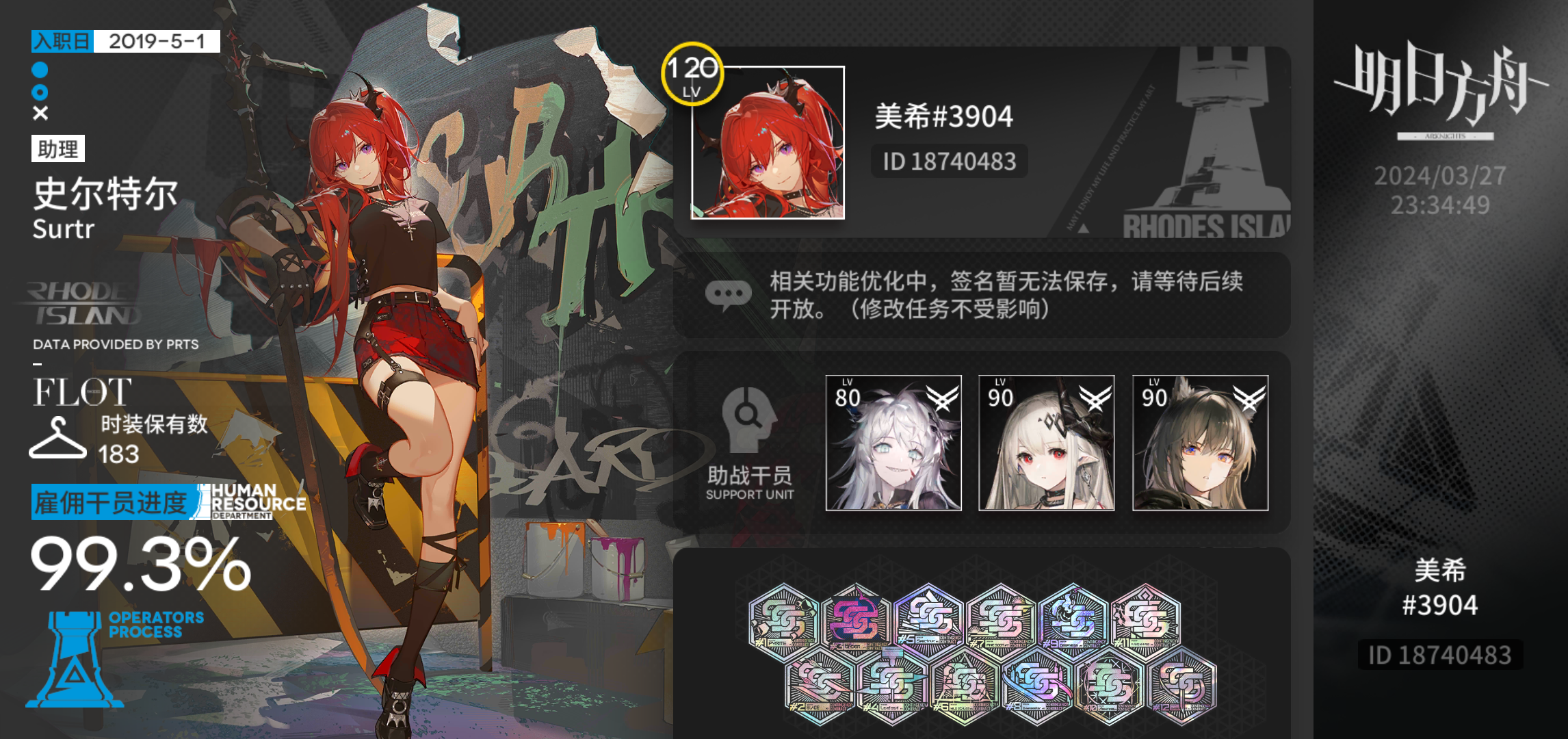This screenshot has width=1568, height=739.
Task: Select the filled blue page indicator dot
Action: [39, 69]
